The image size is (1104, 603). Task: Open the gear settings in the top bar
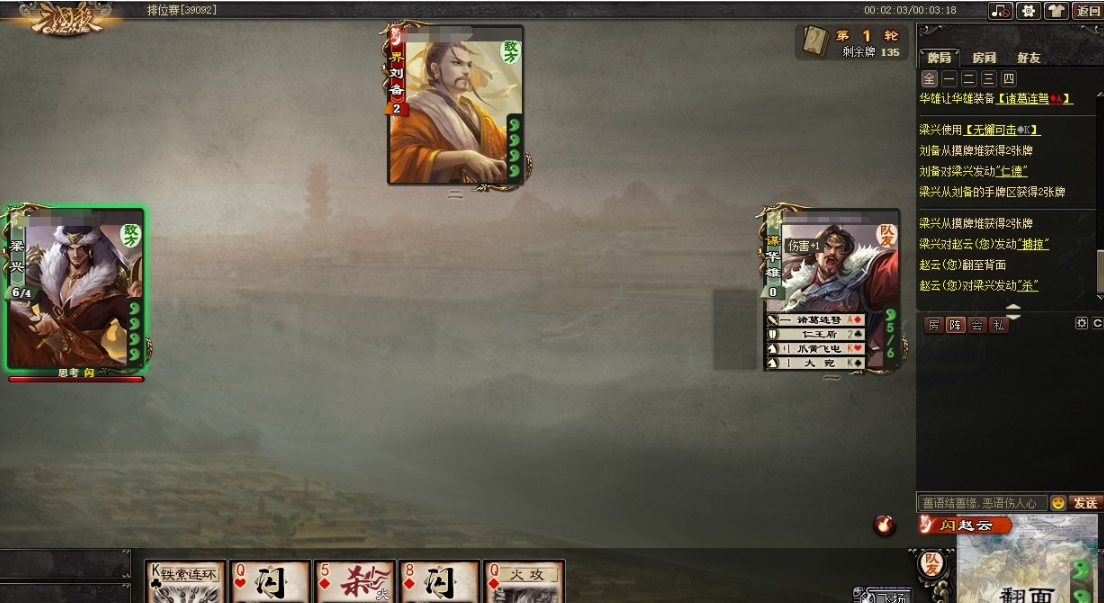1028,11
